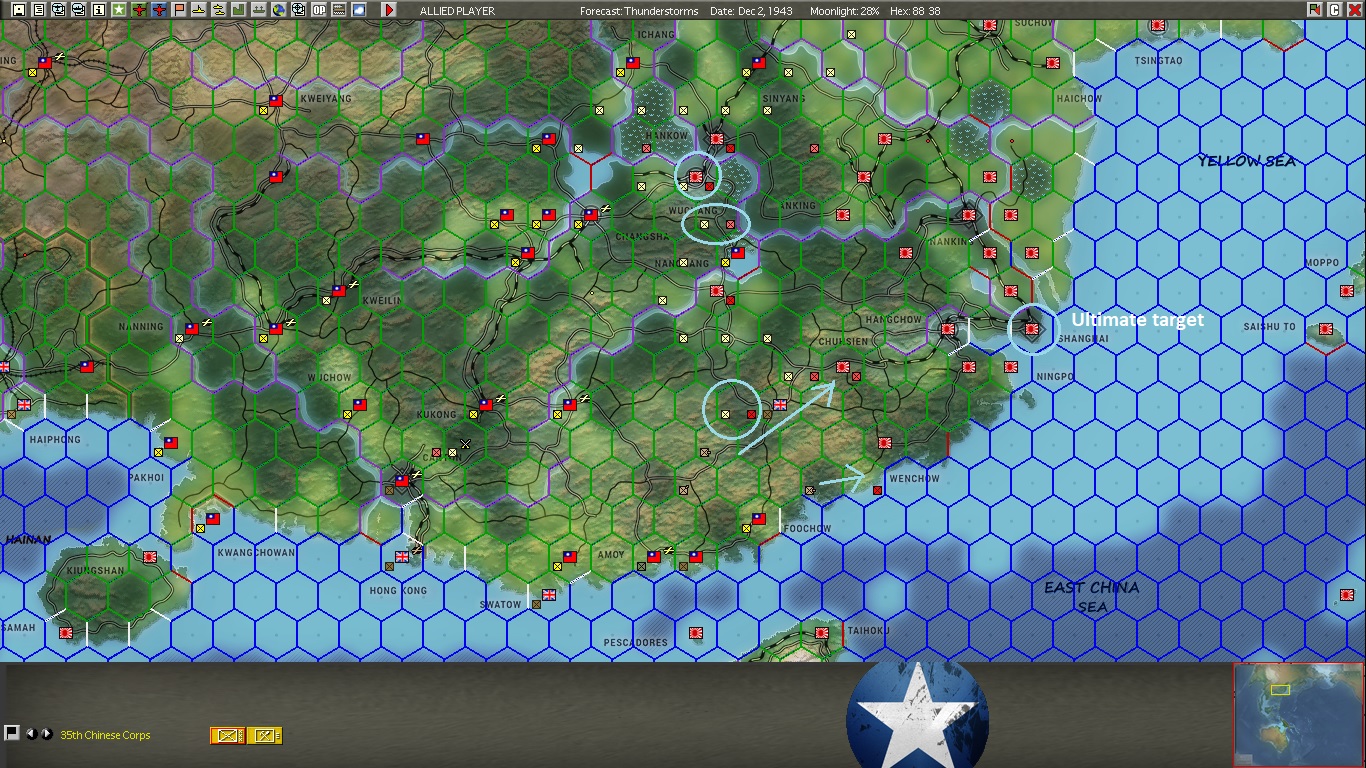The image size is (1366, 768).
Task: Select the yellow submarine naval icon
Action: 198,10
